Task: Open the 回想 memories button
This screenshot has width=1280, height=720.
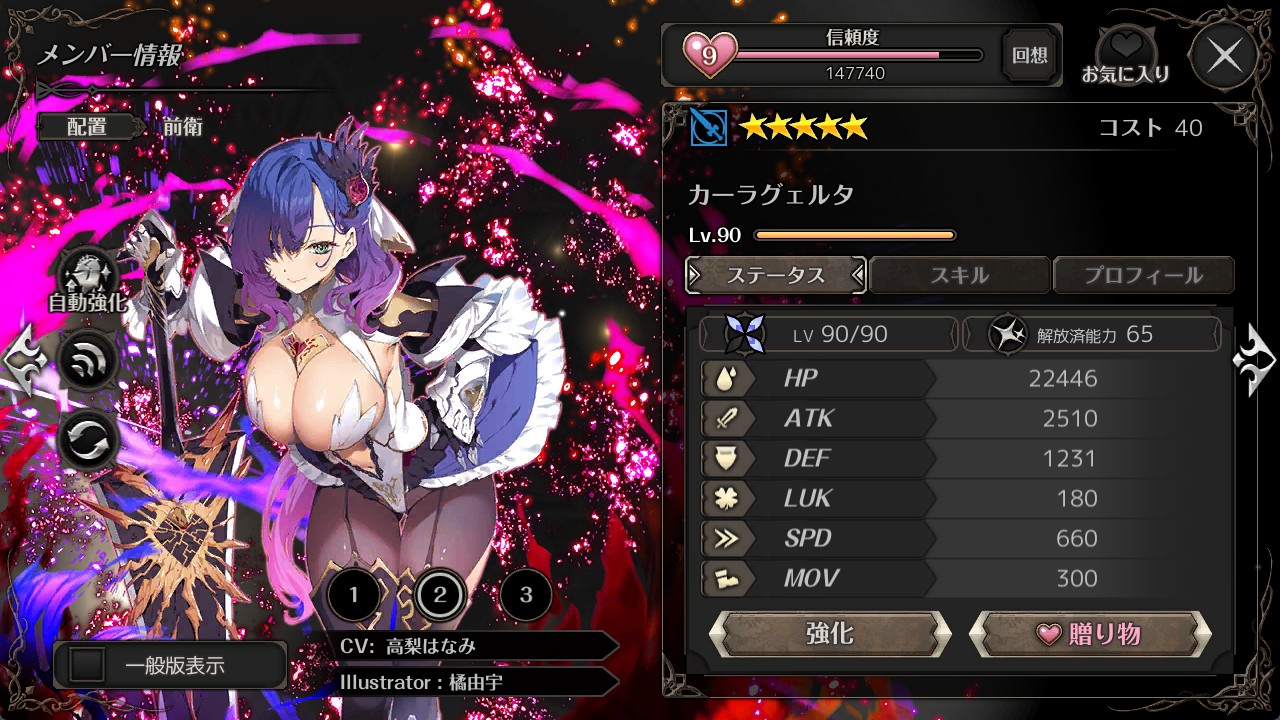Action: [x=1030, y=56]
